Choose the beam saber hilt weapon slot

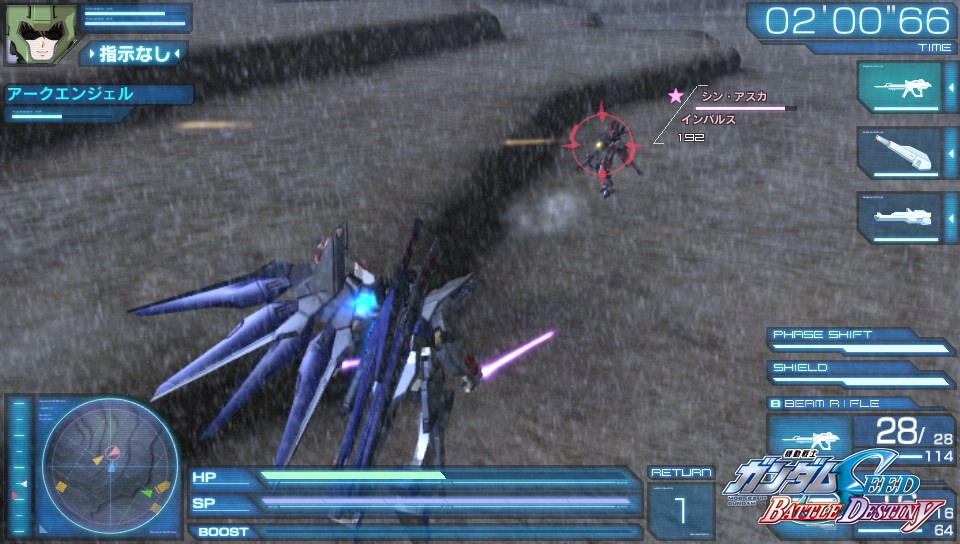(899, 152)
